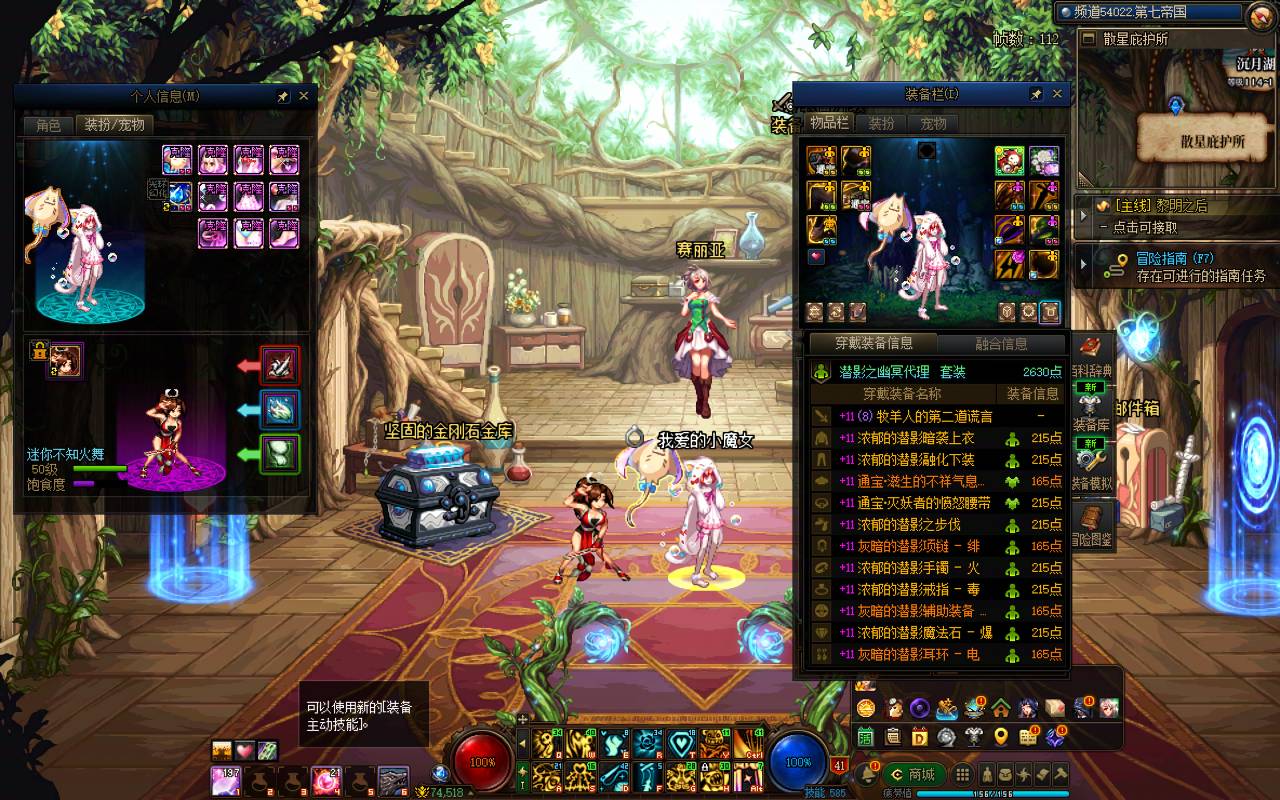Viewport: 1280px width, 800px height.
Task: Open the yellow map pin icon
Action: click(1000, 737)
